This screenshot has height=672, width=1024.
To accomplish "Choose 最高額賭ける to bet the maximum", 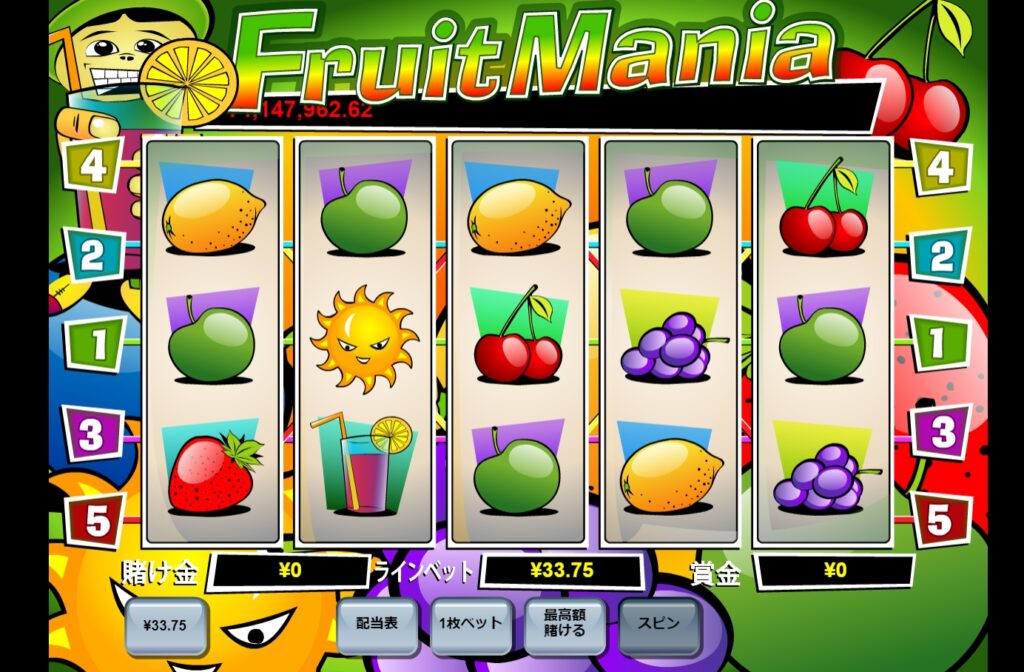I will [x=565, y=624].
